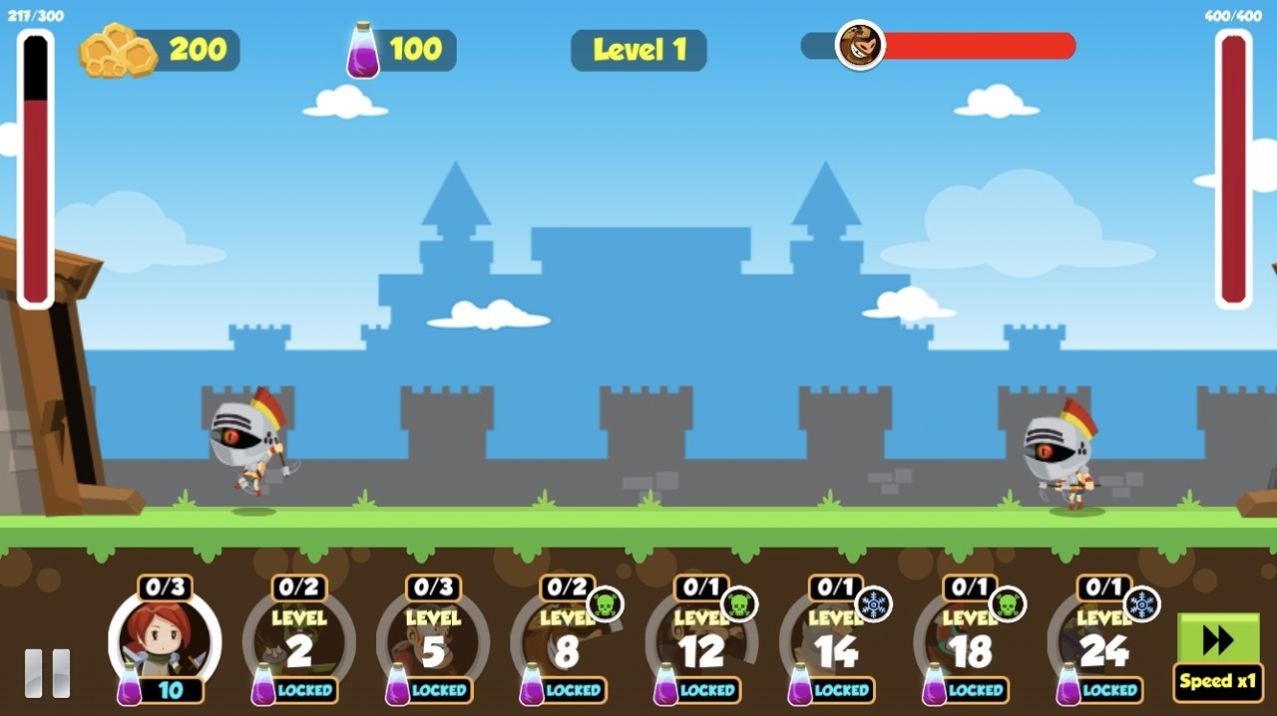Toggle the Speed x1 fast-forward button

(1217, 657)
